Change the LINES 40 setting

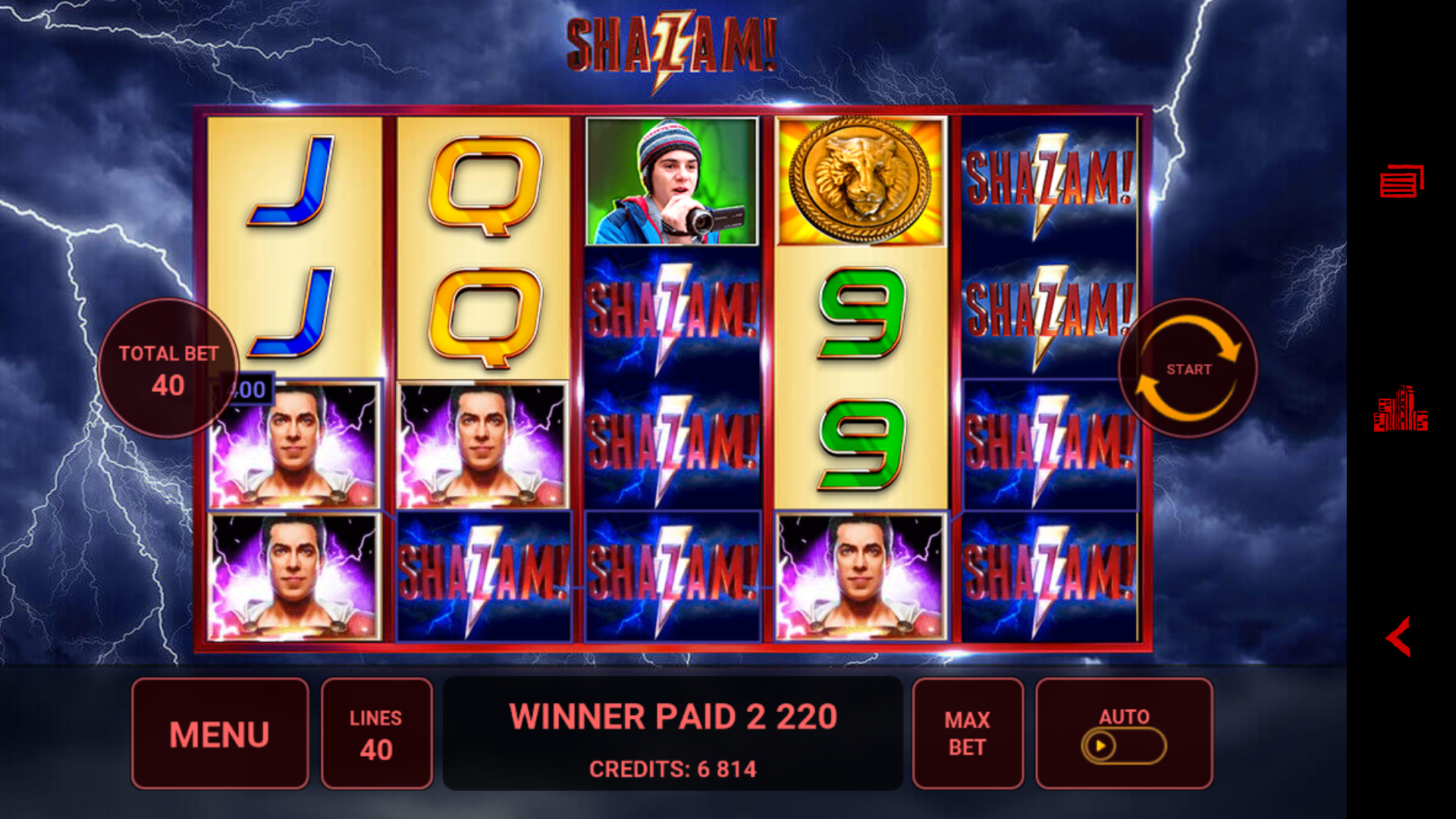click(x=376, y=733)
